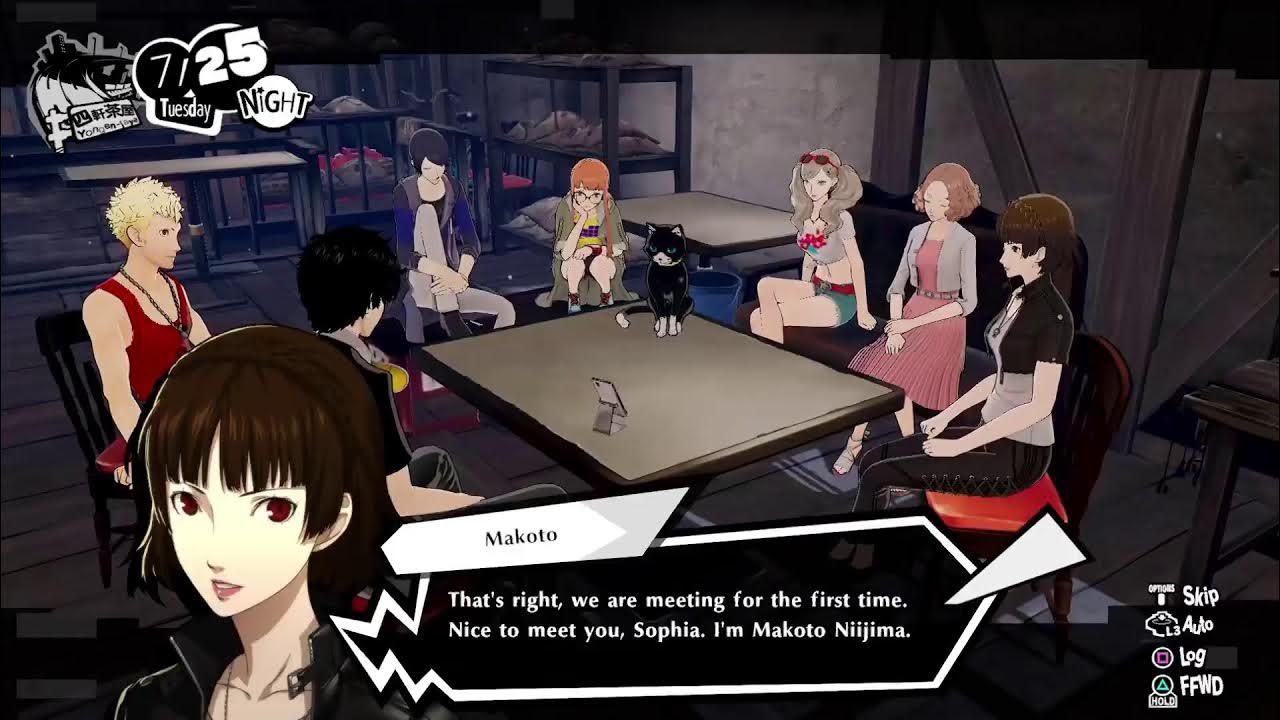This screenshot has width=1280, height=720.
Task: Advance the Makoto dialogue text box
Action: pos(678,615)
